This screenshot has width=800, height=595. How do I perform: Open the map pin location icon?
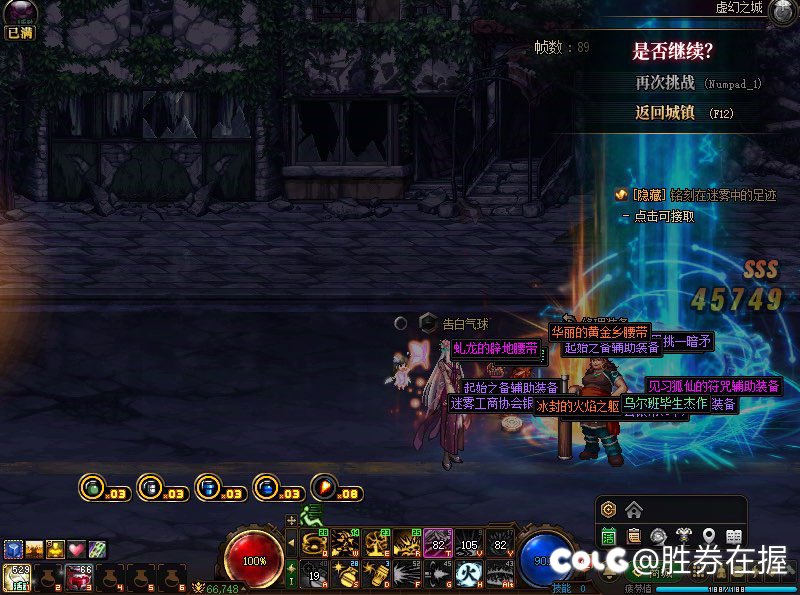pyautogui.click(x=709, y=536)
